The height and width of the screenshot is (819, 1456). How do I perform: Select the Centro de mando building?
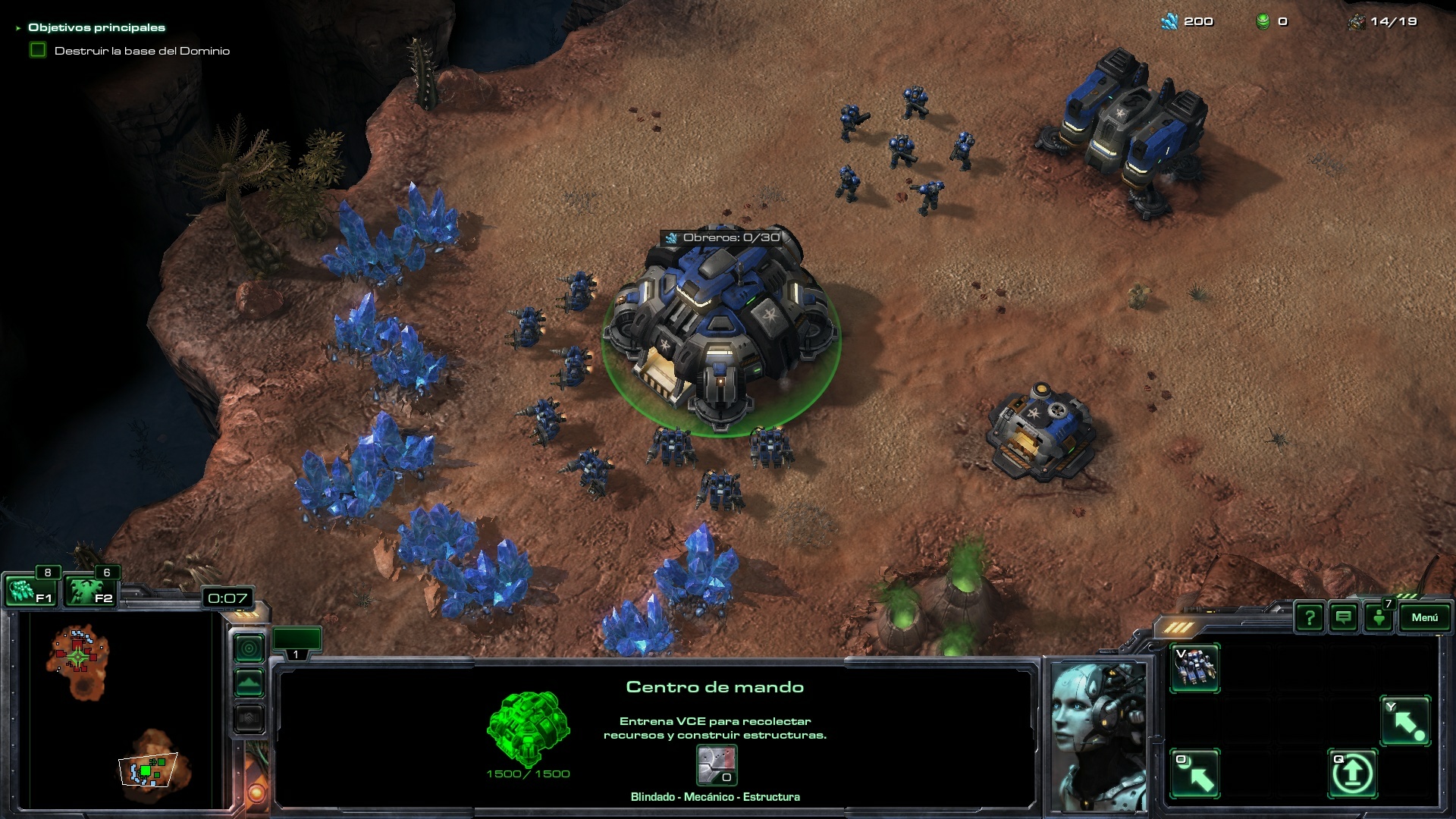pos(720,334)
